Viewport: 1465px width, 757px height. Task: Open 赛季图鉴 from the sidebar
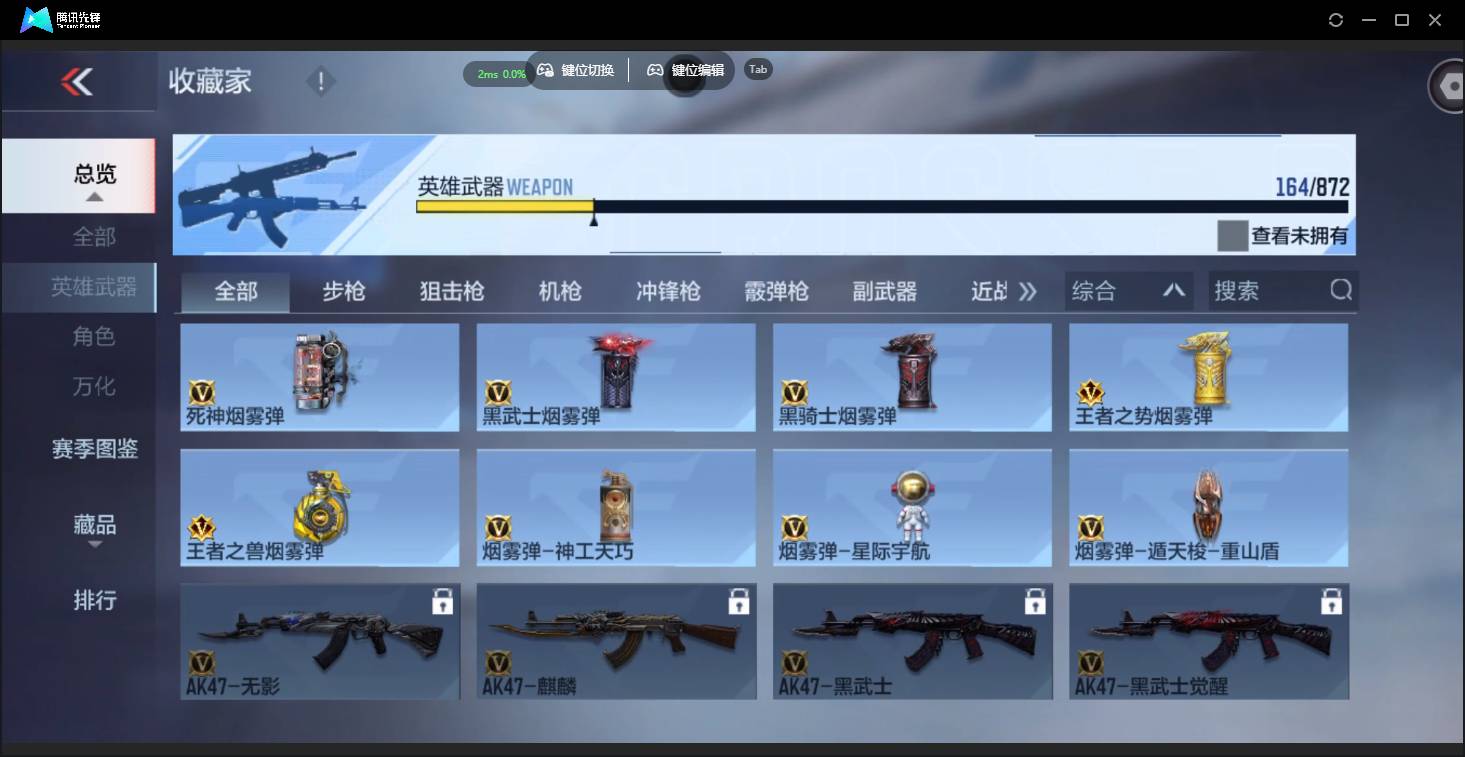(95, 450)
